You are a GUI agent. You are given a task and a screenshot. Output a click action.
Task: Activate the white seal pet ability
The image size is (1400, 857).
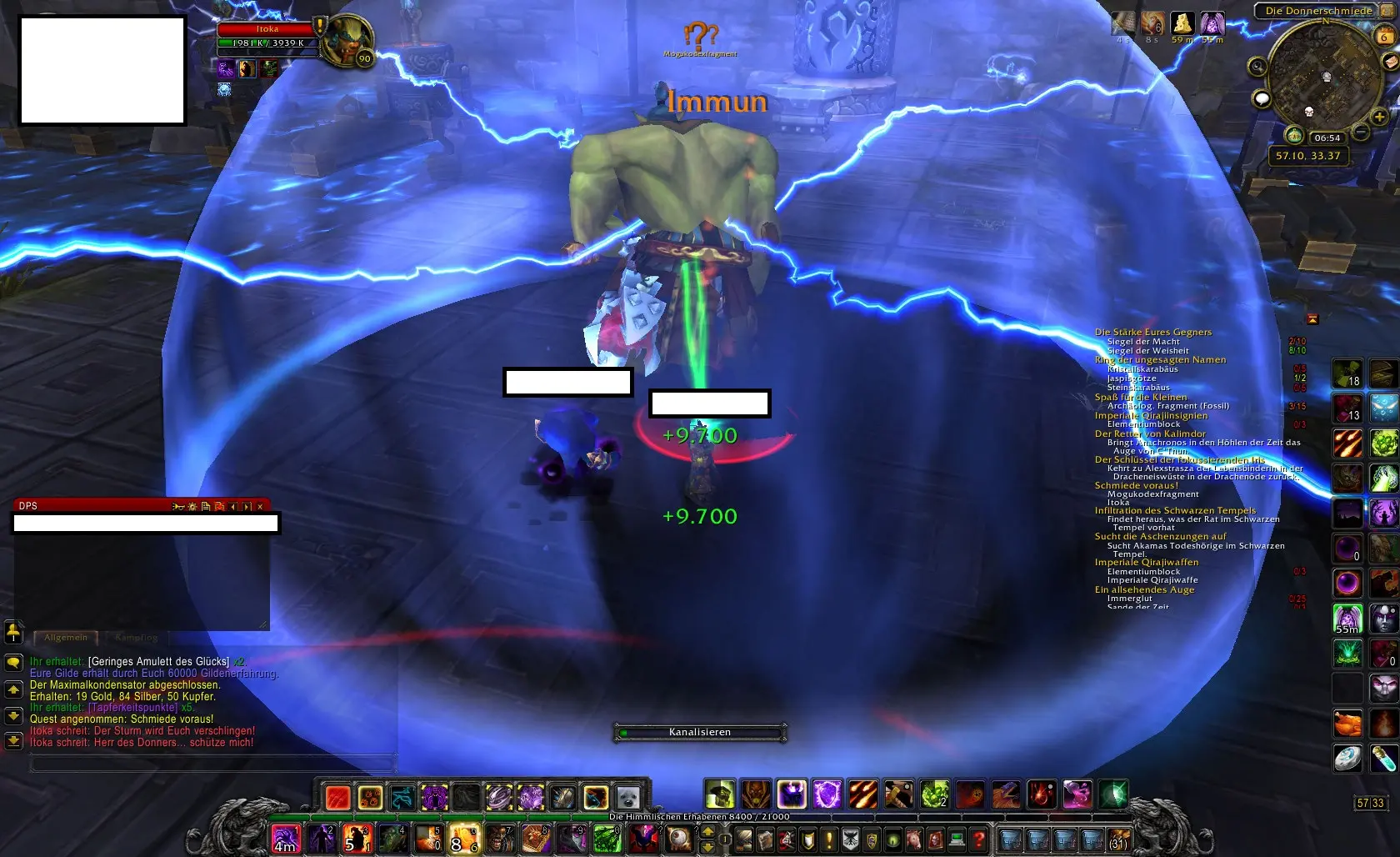point(627,797)
